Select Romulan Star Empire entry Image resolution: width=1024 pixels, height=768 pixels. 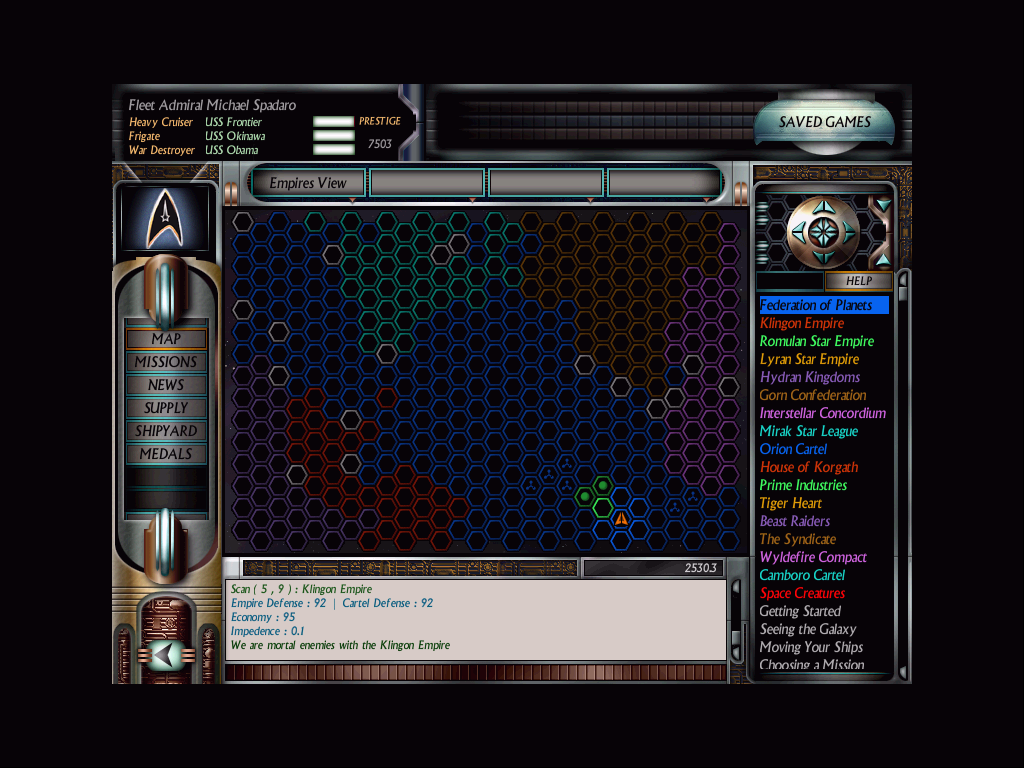(x=817, y=341)
